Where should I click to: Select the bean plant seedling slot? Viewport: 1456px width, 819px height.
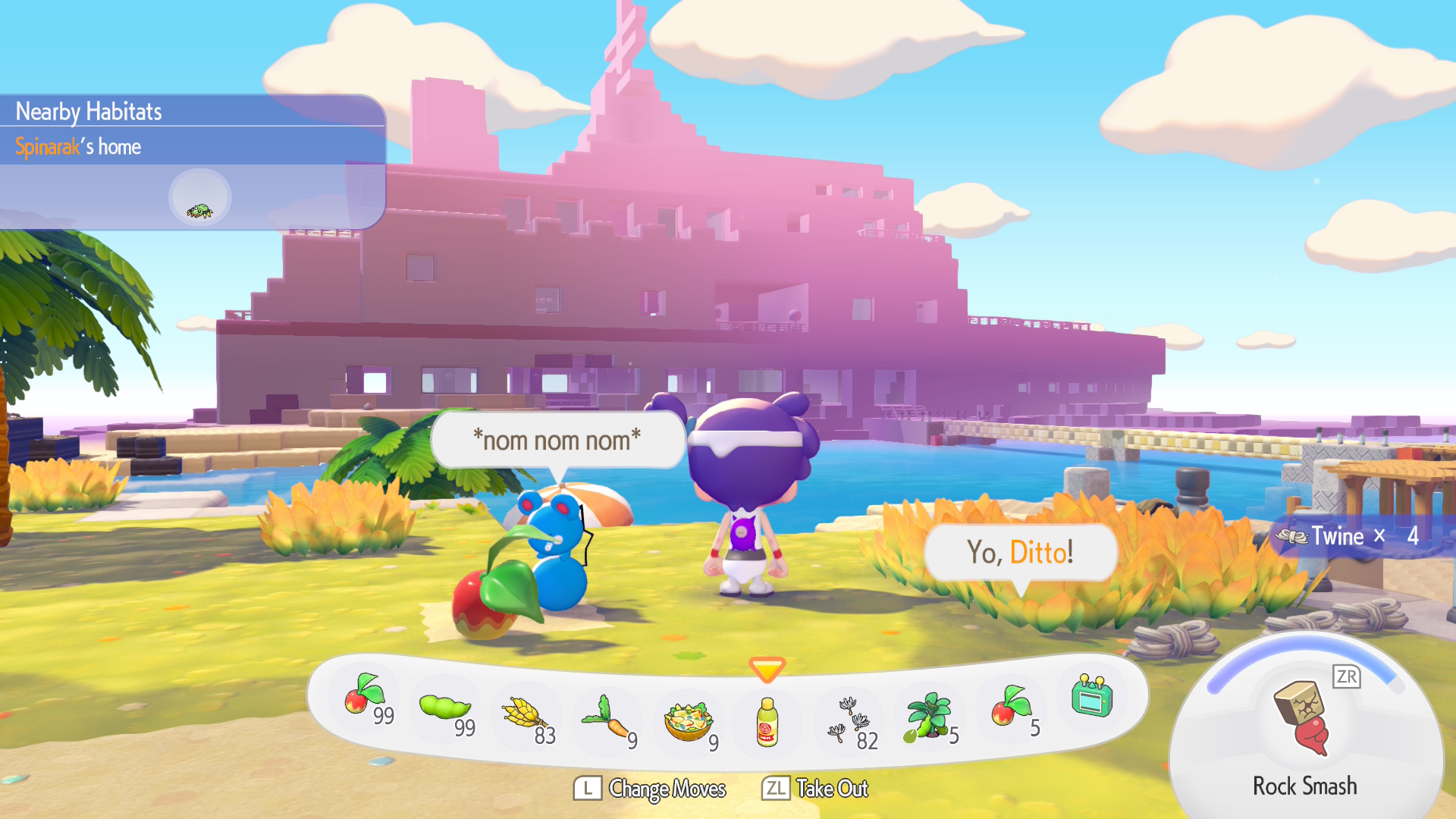(x=928, y=717)
